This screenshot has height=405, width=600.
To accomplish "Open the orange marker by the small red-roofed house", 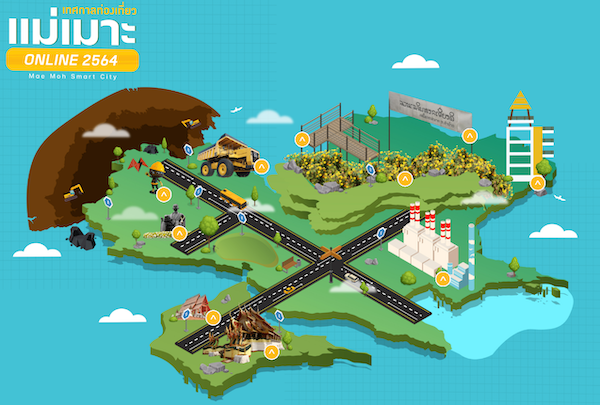I will point(213,317).
